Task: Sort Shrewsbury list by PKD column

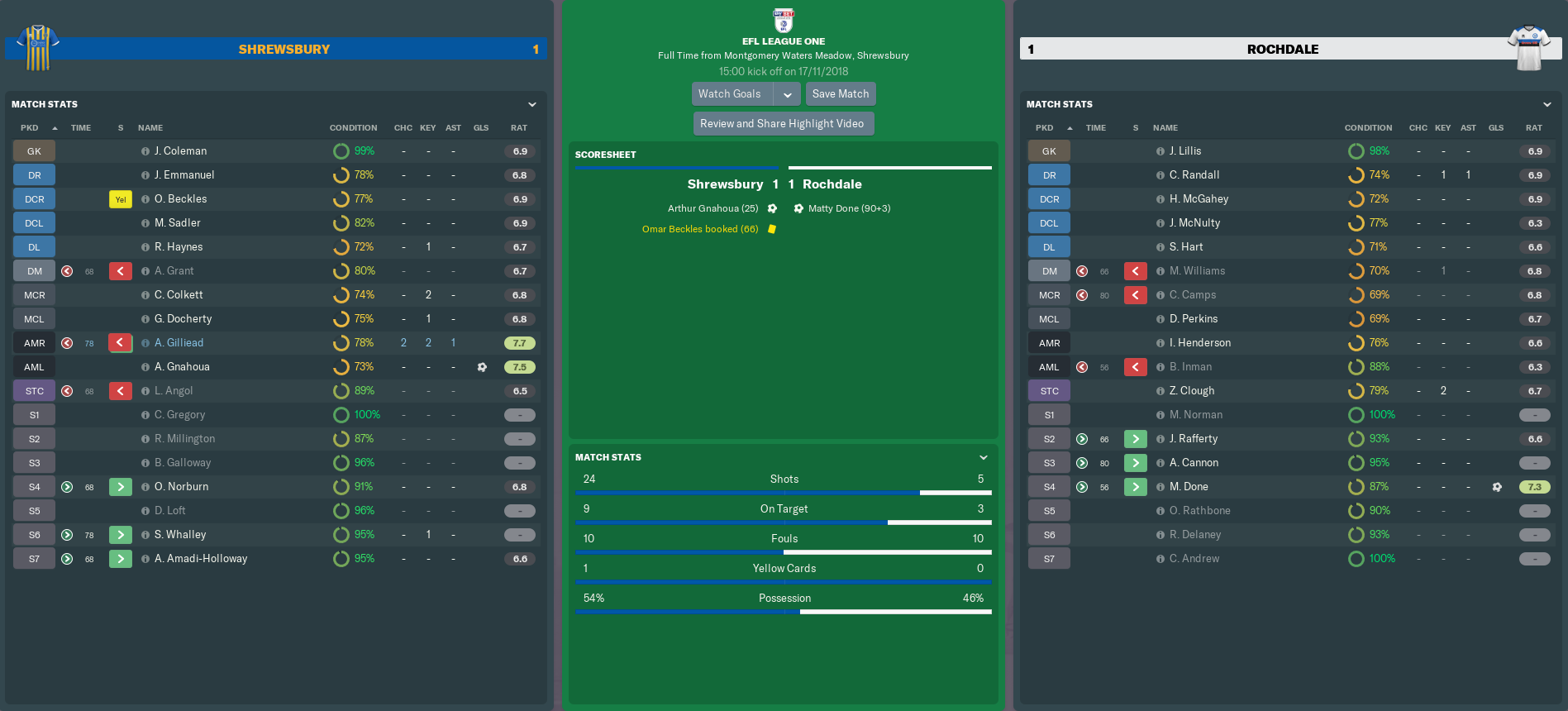Action: click(30, 128)
